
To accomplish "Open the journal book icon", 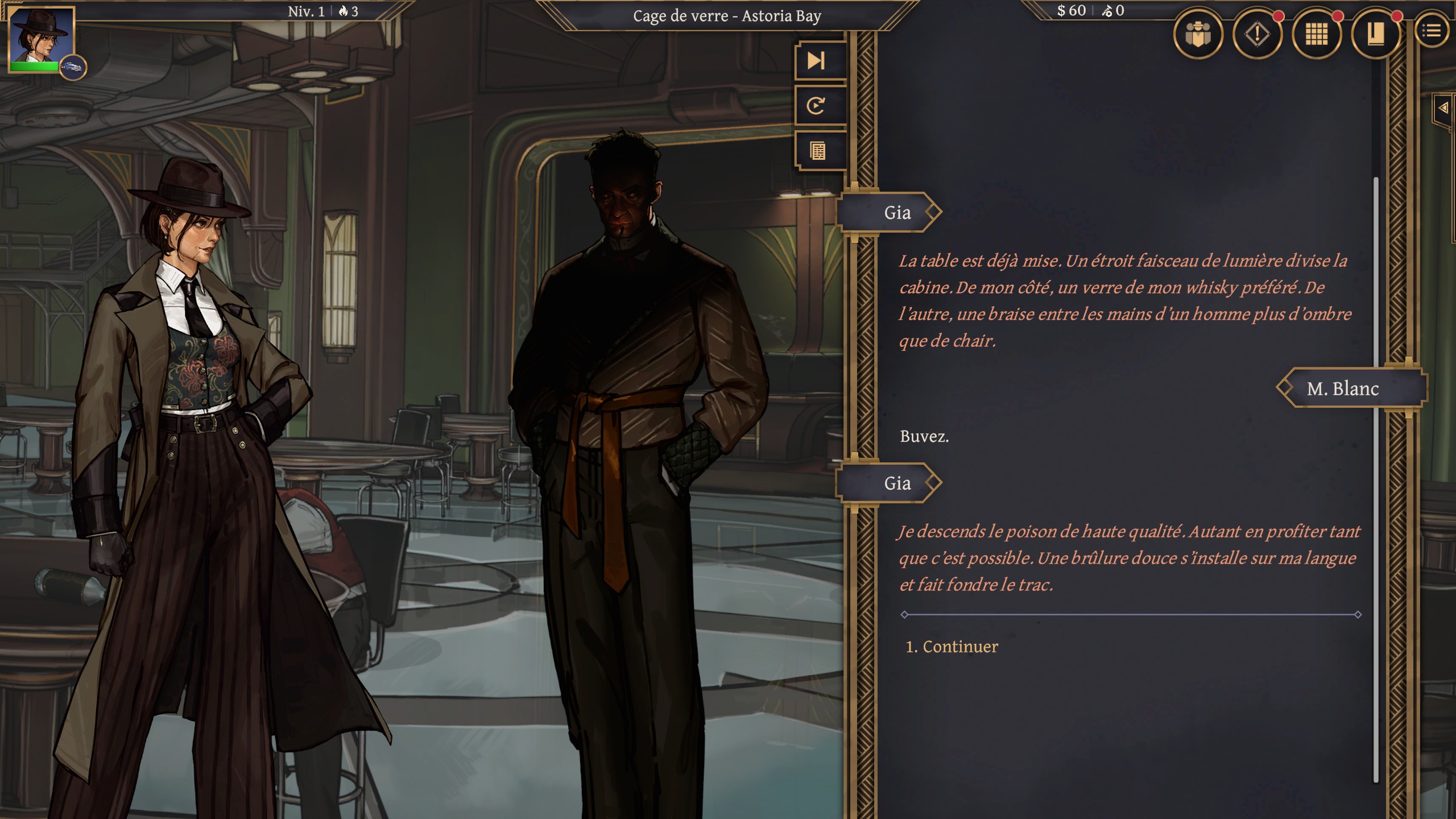I will point(1375,34).
